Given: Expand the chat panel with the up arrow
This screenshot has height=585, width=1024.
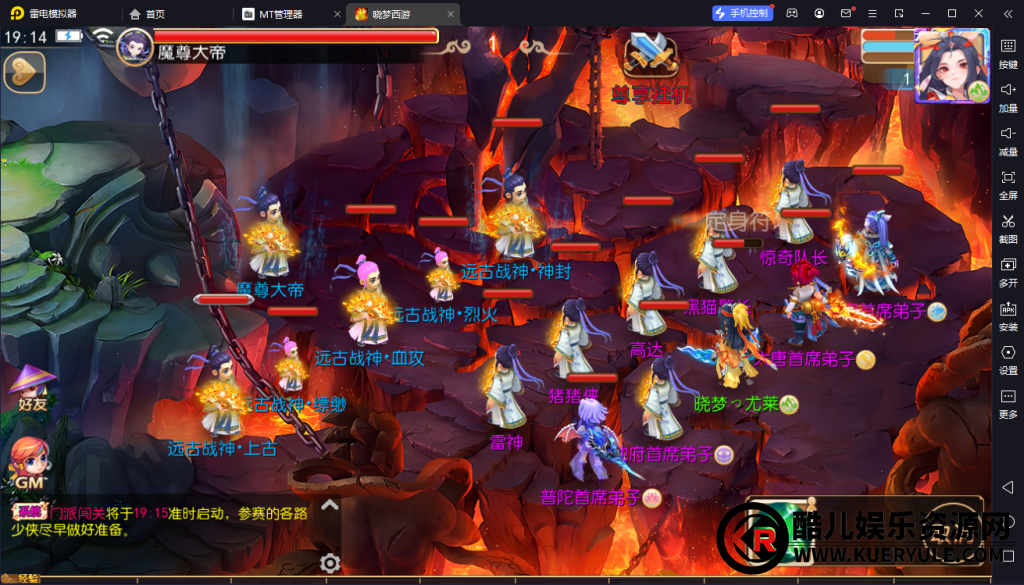Looking at the screenshot, I should coord(330,505).
